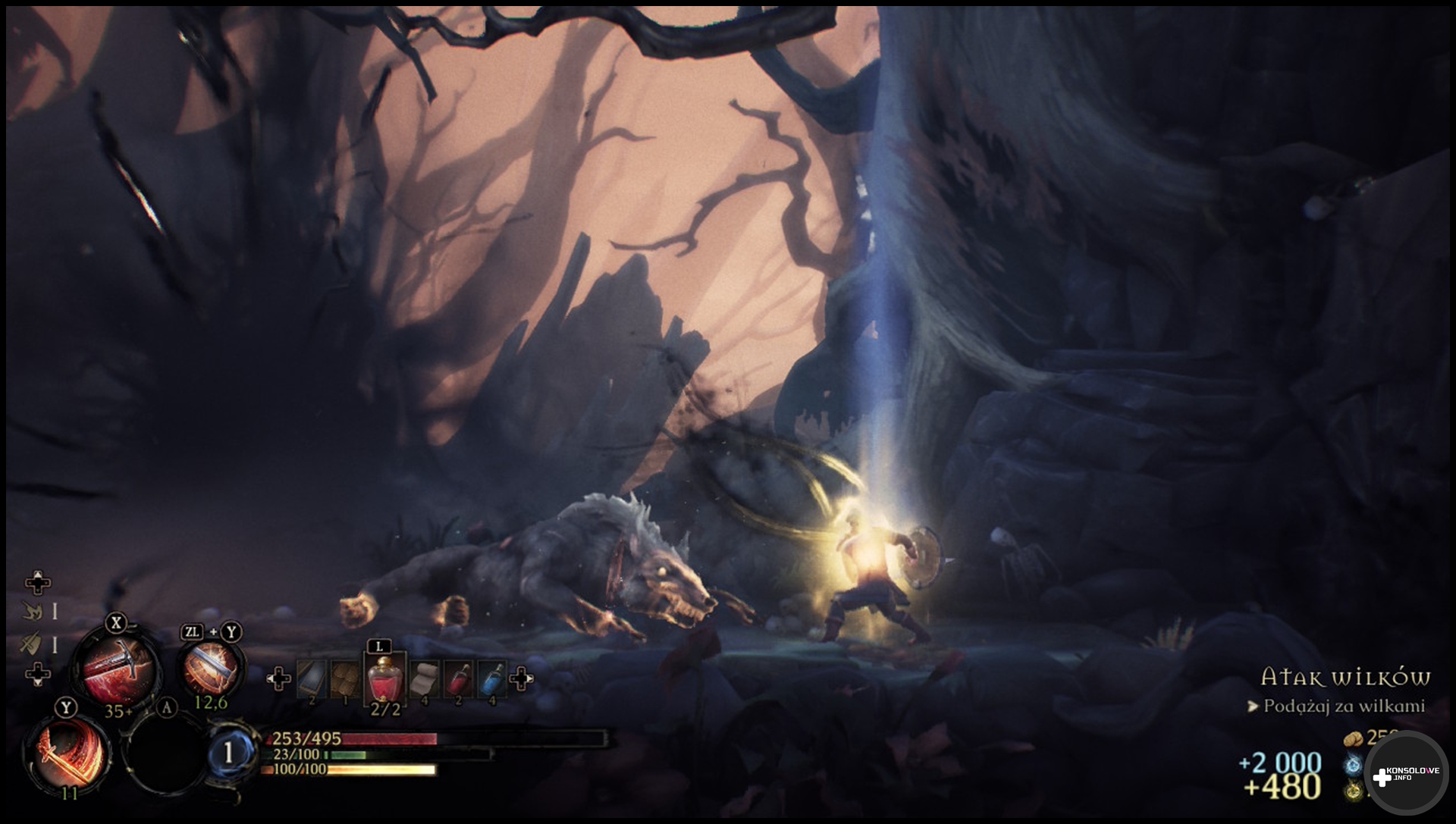1456x824 pixels.
Task: Pick the white scroll item slot
Action: click(x=424, y=679)
